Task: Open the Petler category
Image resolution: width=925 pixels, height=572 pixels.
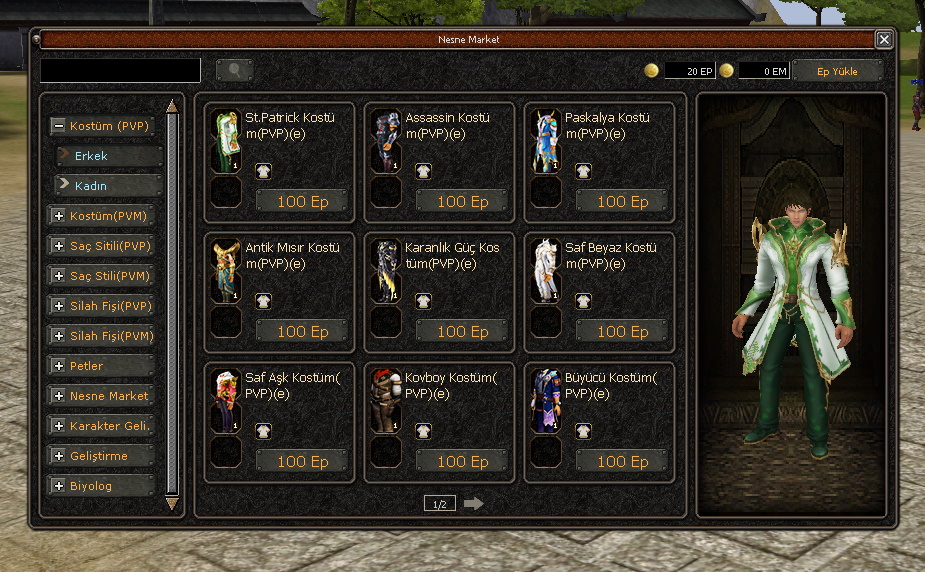Action: (x=100, y=366)
